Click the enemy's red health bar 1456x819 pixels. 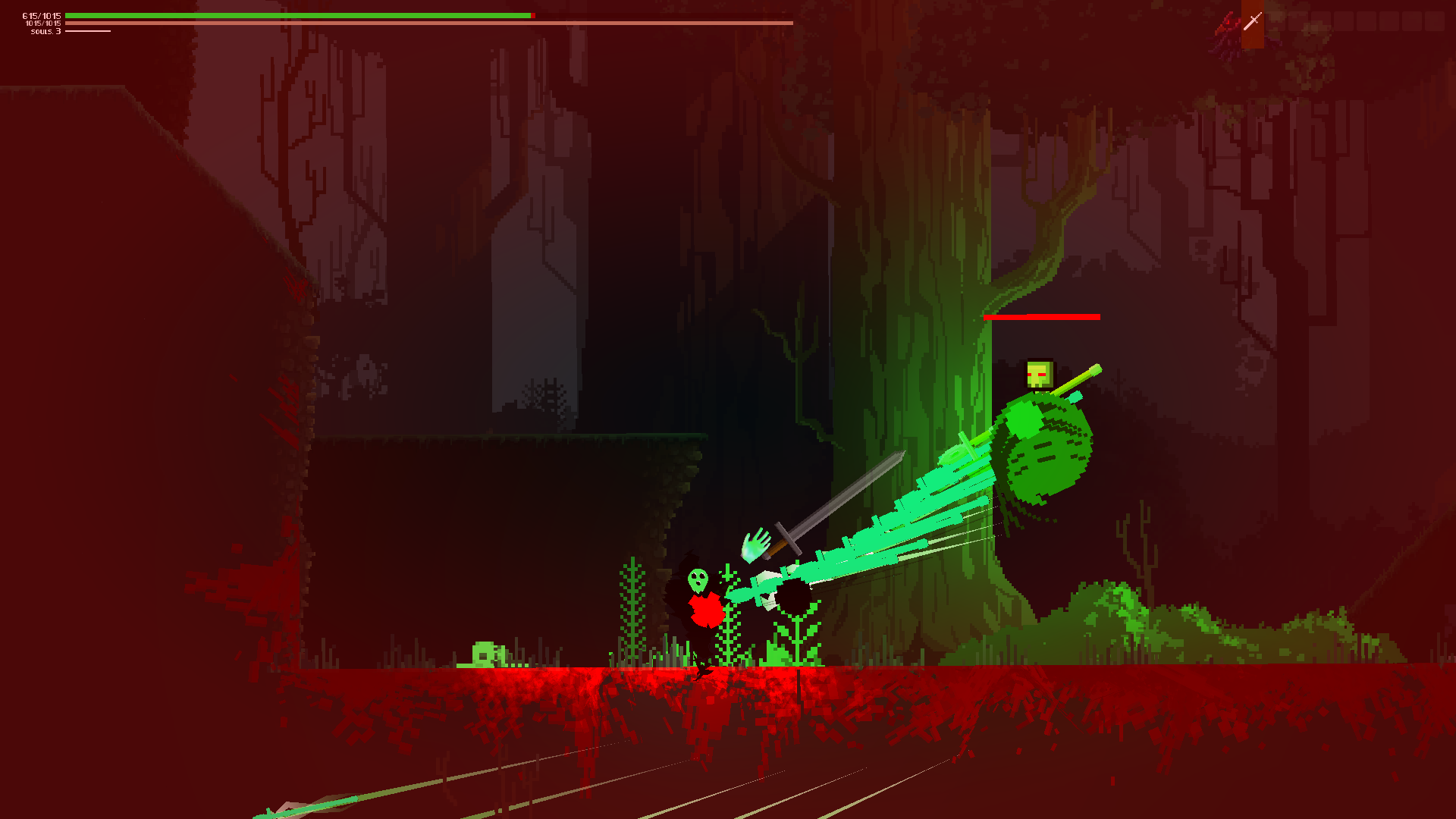(1042, 317)
